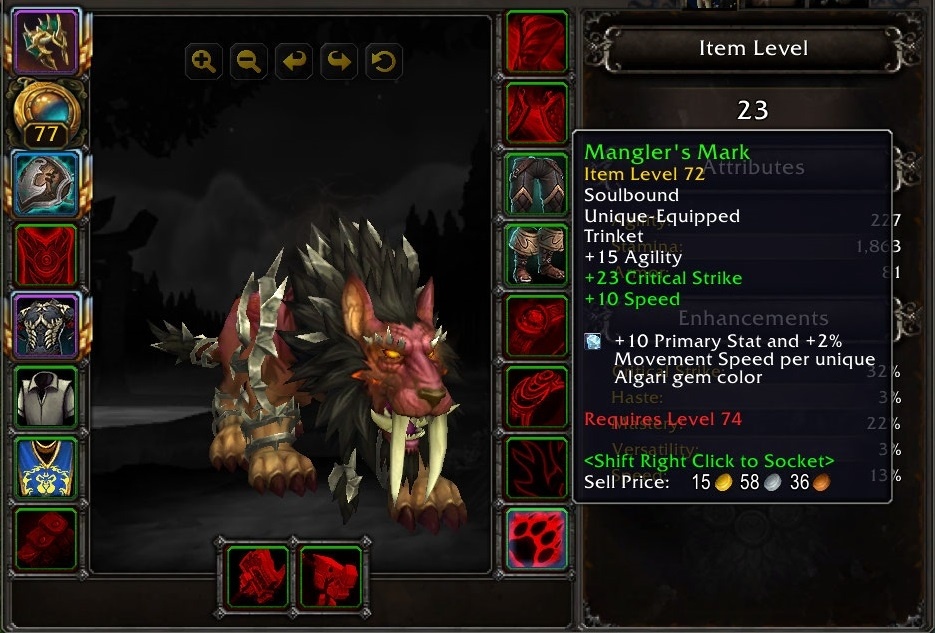Click the Mangler's Mark paw trinket slot
935x633 pixels.
pos(537,539)
